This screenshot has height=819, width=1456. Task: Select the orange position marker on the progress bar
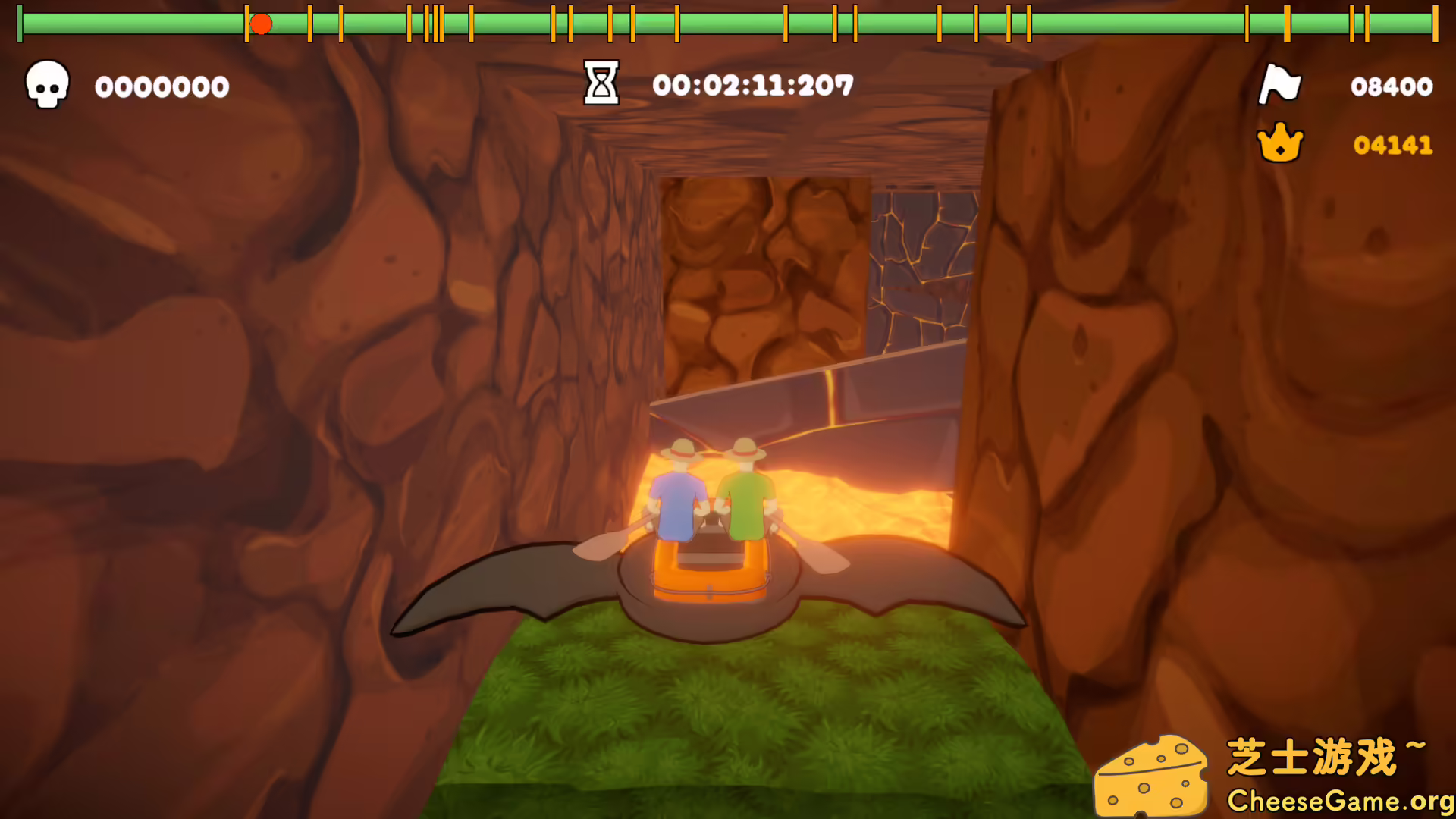[x=262, y=24]
